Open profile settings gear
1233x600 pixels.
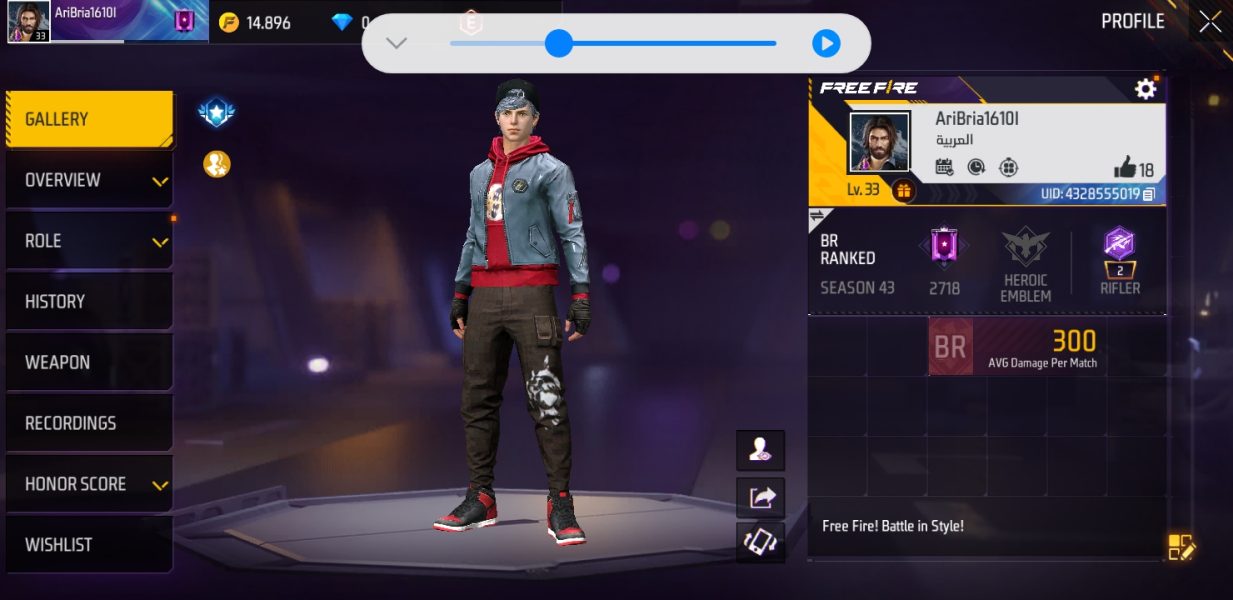point(1145,89)
